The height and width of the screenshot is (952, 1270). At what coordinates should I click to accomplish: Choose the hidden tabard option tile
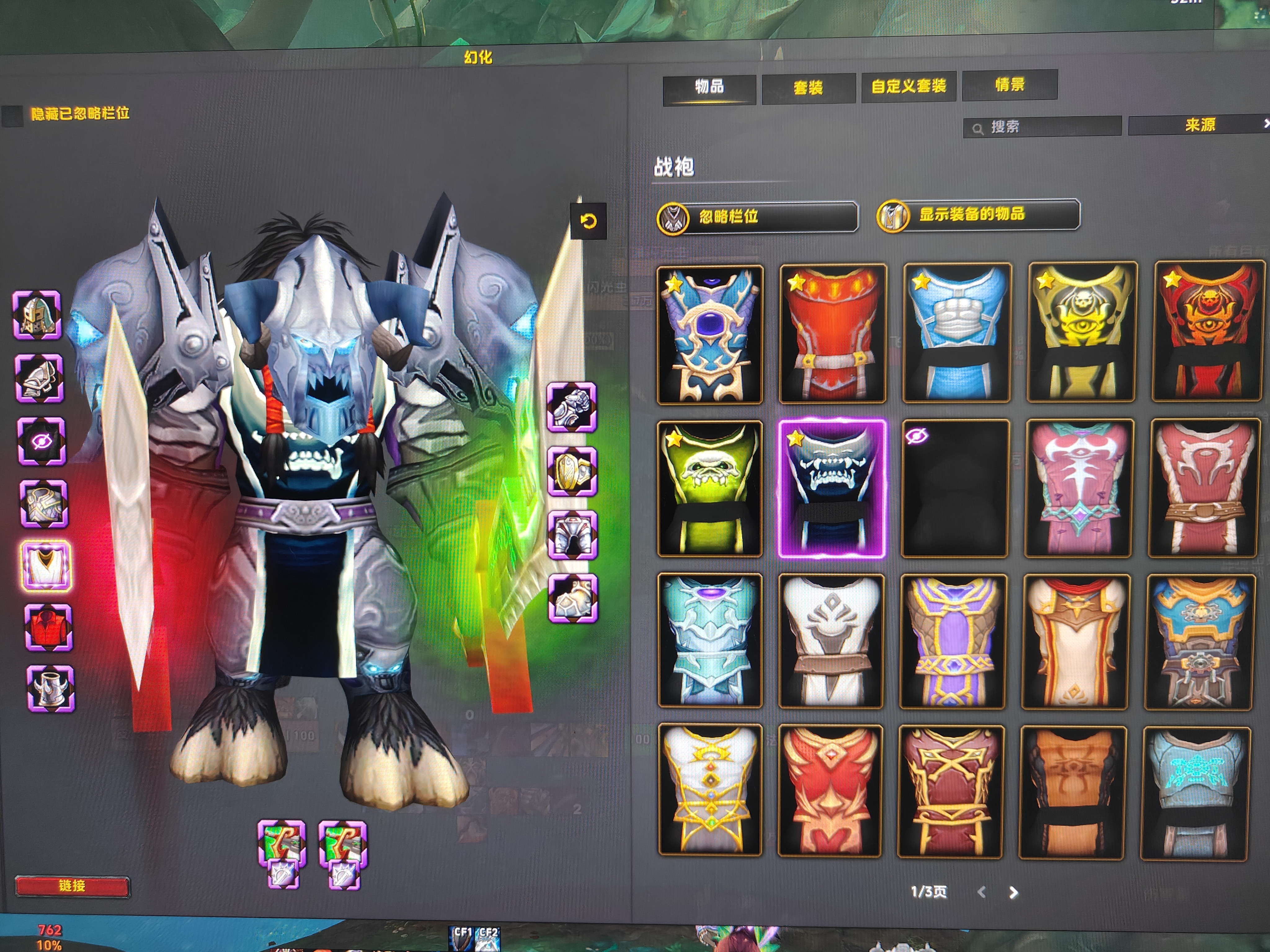tap(955, 488)
